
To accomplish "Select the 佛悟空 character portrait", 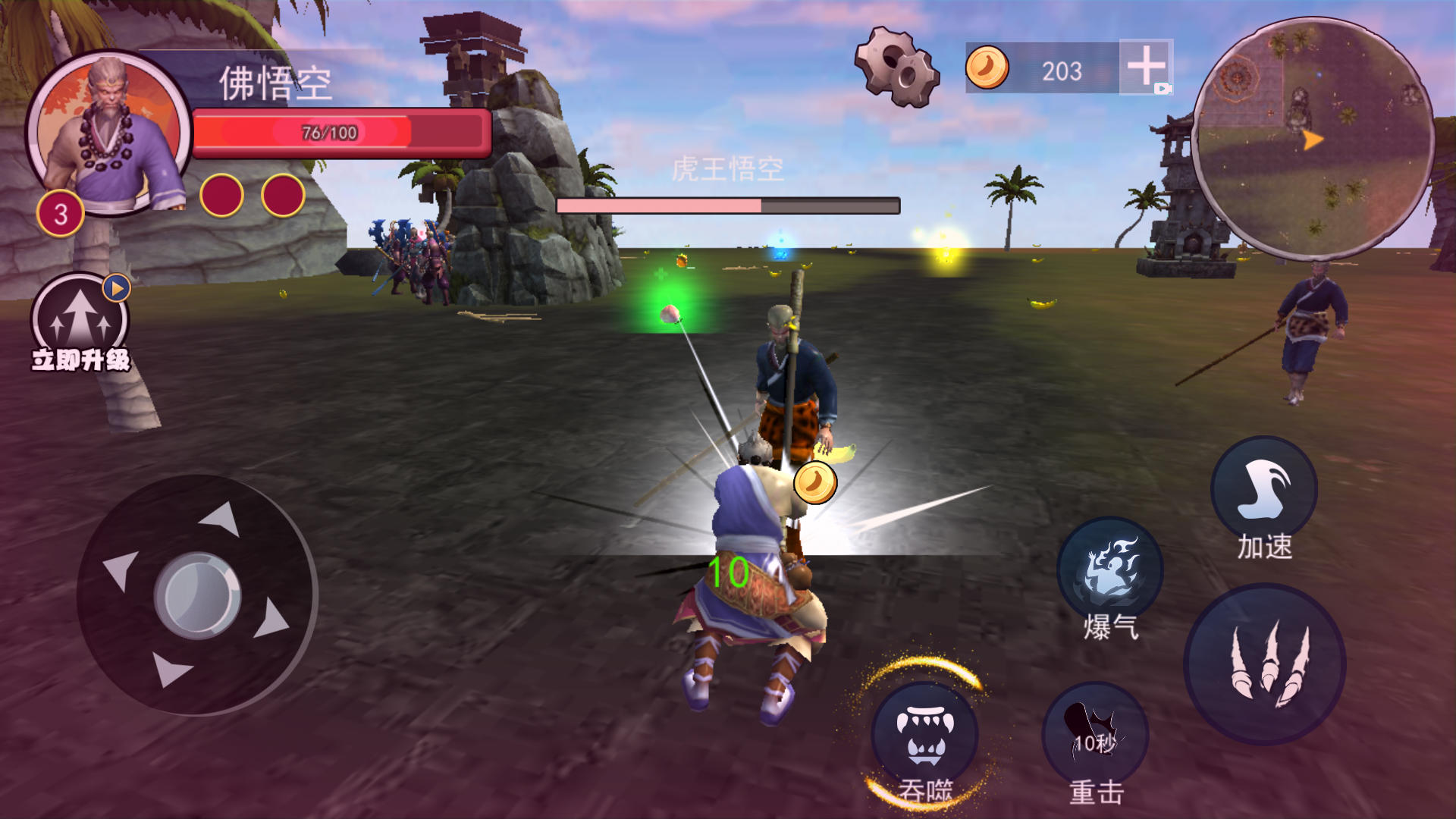I will [x=110, y=134].
